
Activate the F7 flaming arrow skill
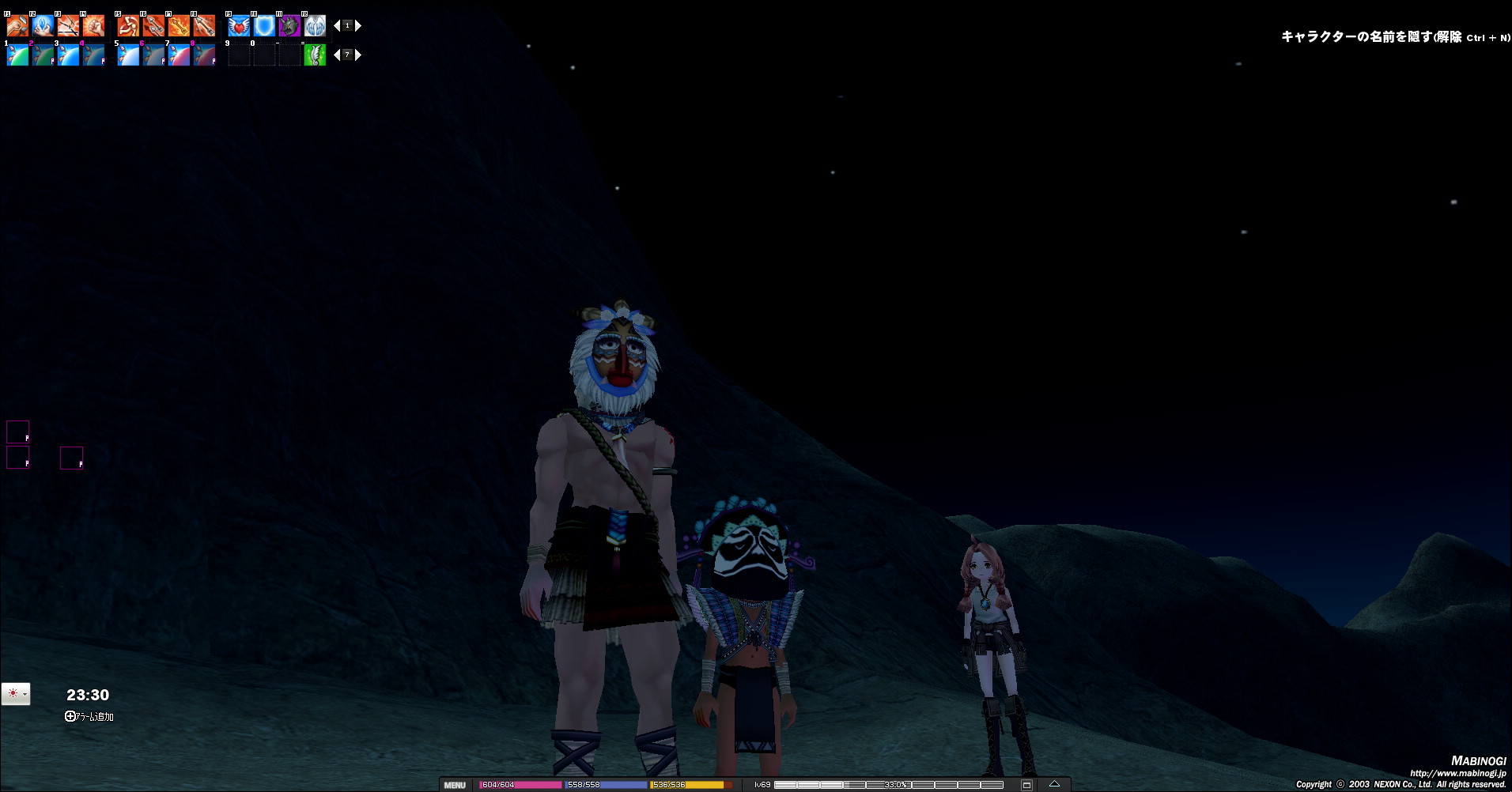click(x=179, y=26)
